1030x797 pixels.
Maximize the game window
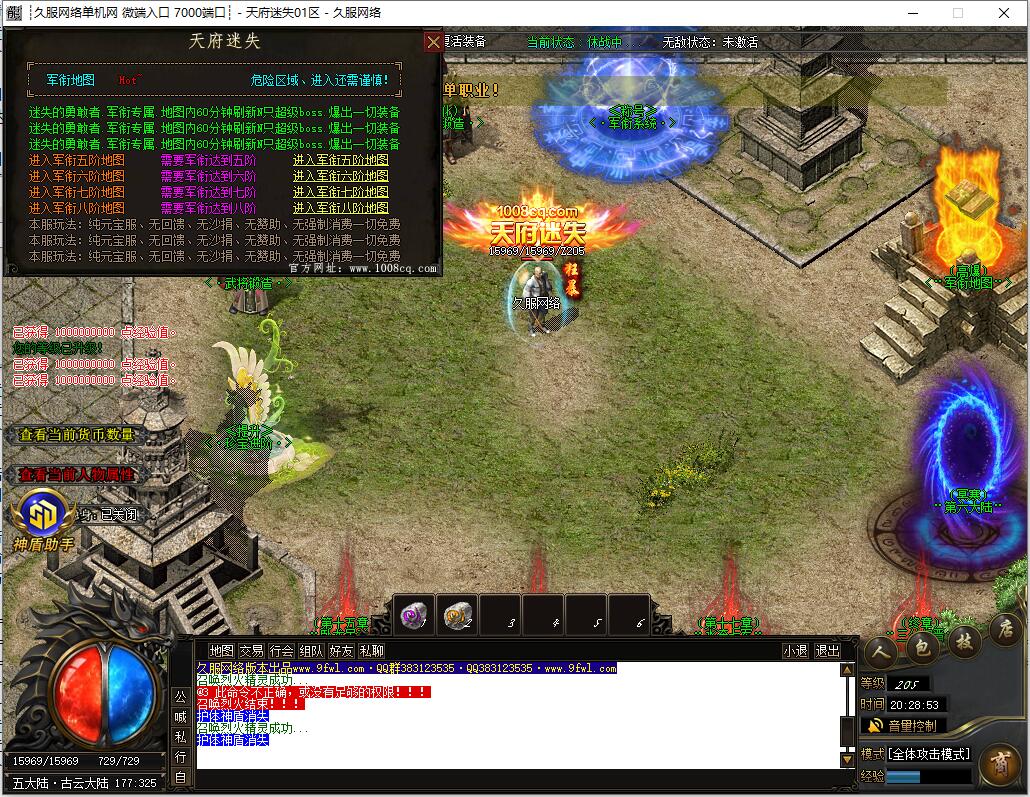point(957,13)
